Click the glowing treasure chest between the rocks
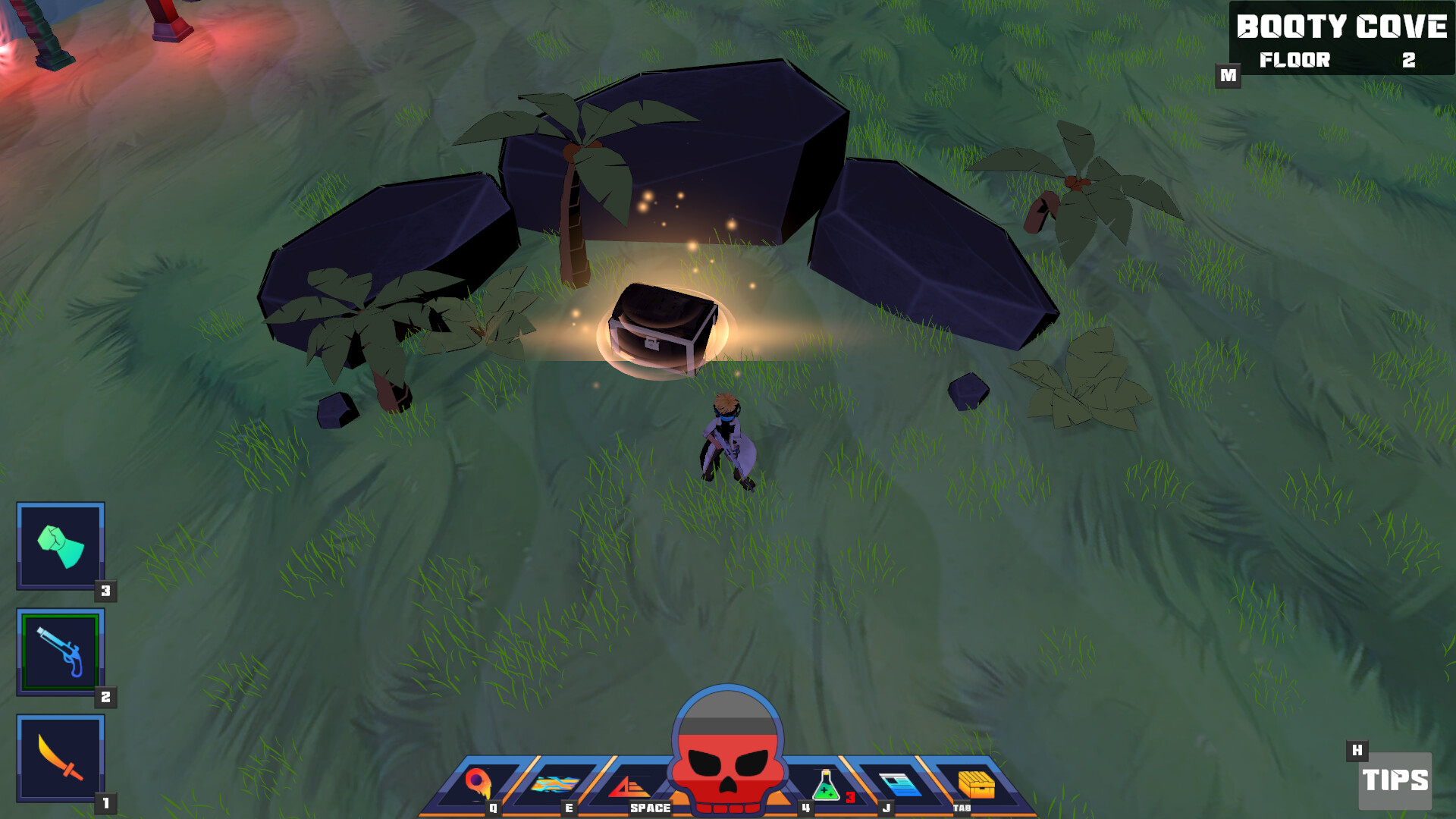The height and width of the screenshot is (819, 1456). click(661, 326)
